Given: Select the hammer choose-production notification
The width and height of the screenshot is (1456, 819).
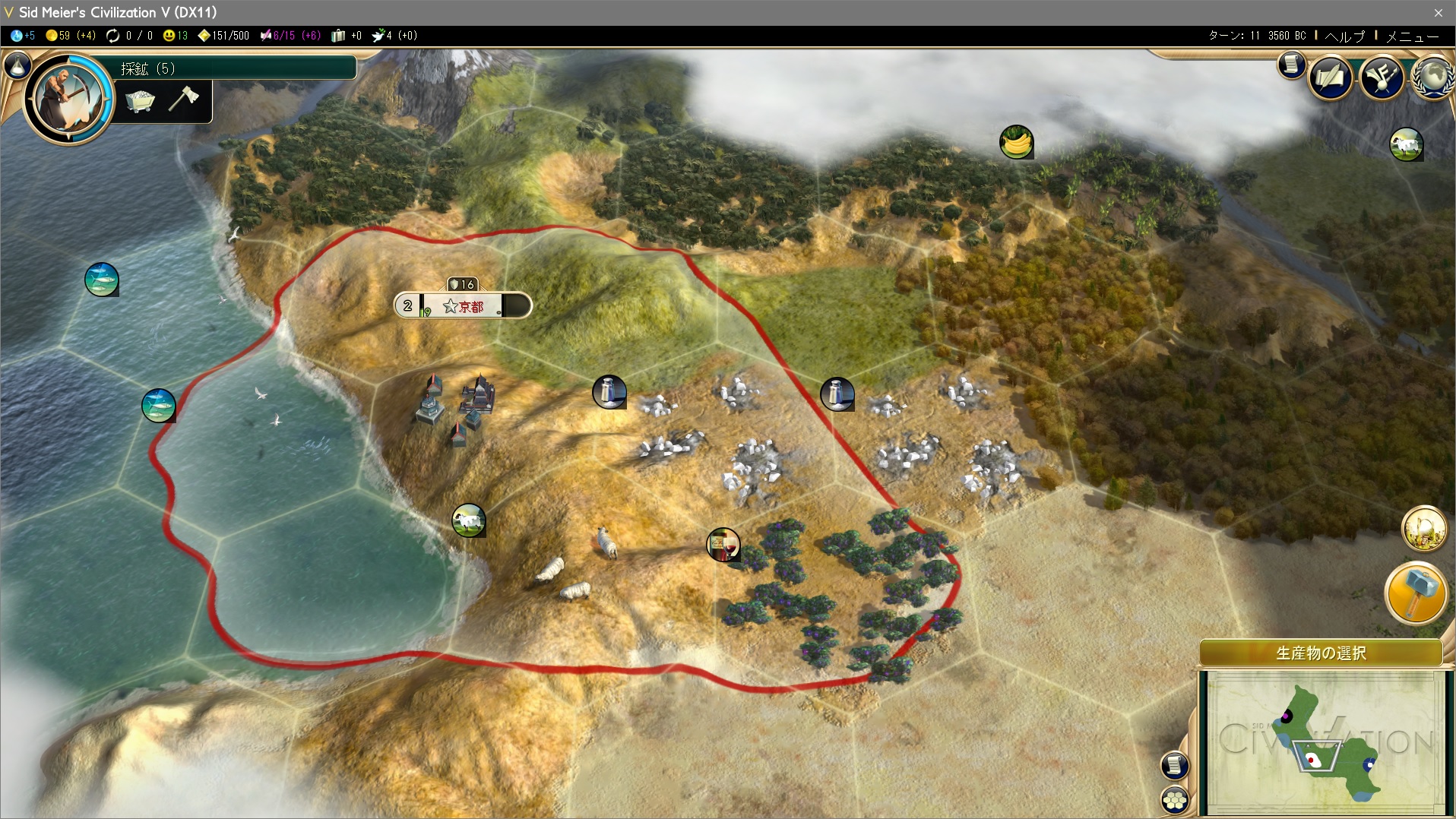Looking at the screenshot, I should pos(1416,593).
